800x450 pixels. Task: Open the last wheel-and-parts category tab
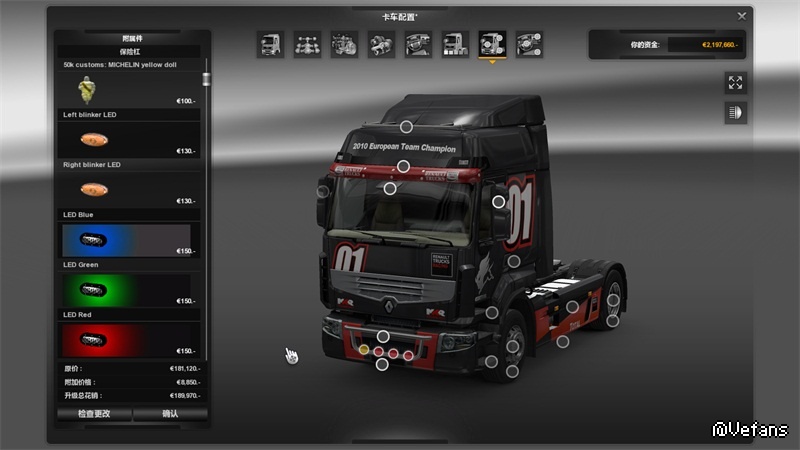[x=529, y=44]
